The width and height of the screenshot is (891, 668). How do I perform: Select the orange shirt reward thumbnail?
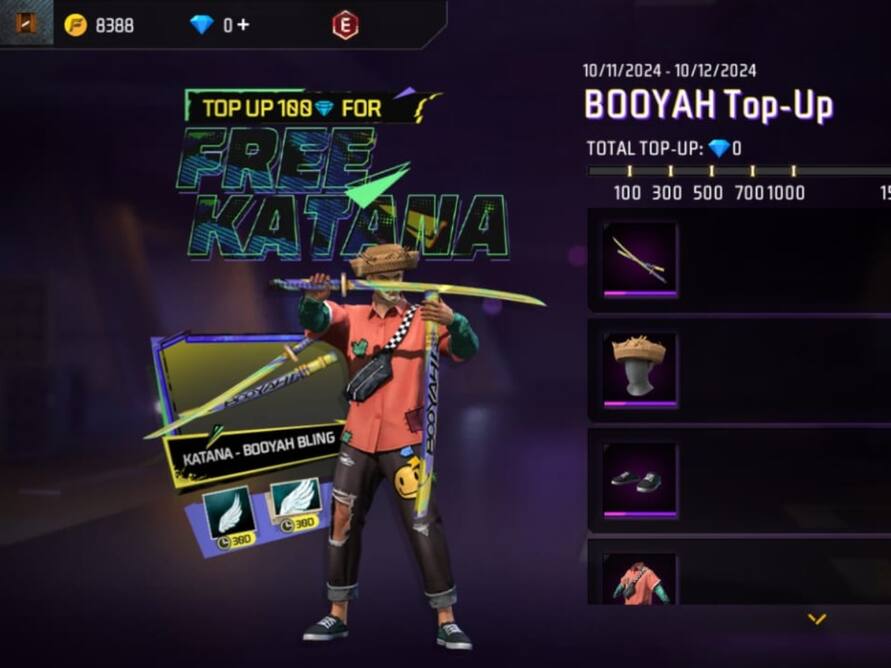(x=640, y=579)
